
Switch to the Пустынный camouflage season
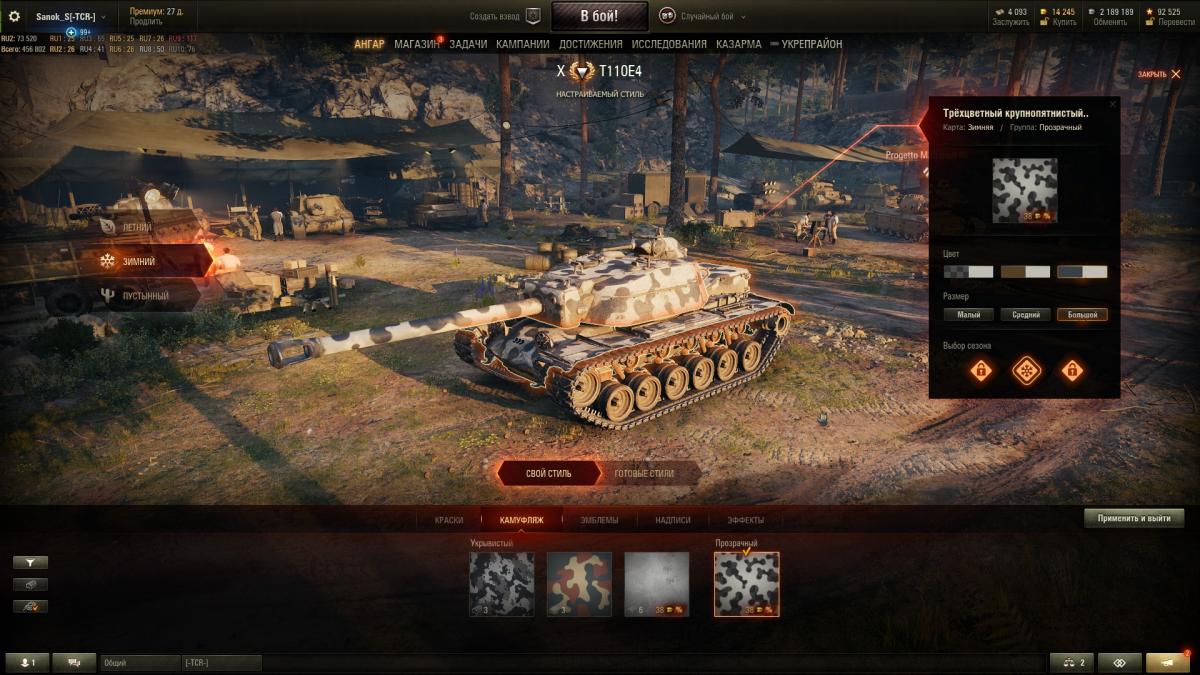(146, 296)
